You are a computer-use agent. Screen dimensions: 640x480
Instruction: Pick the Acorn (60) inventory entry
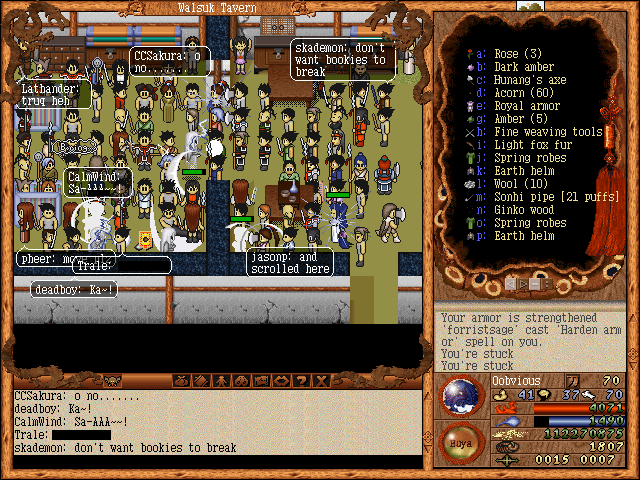(522, 93)
